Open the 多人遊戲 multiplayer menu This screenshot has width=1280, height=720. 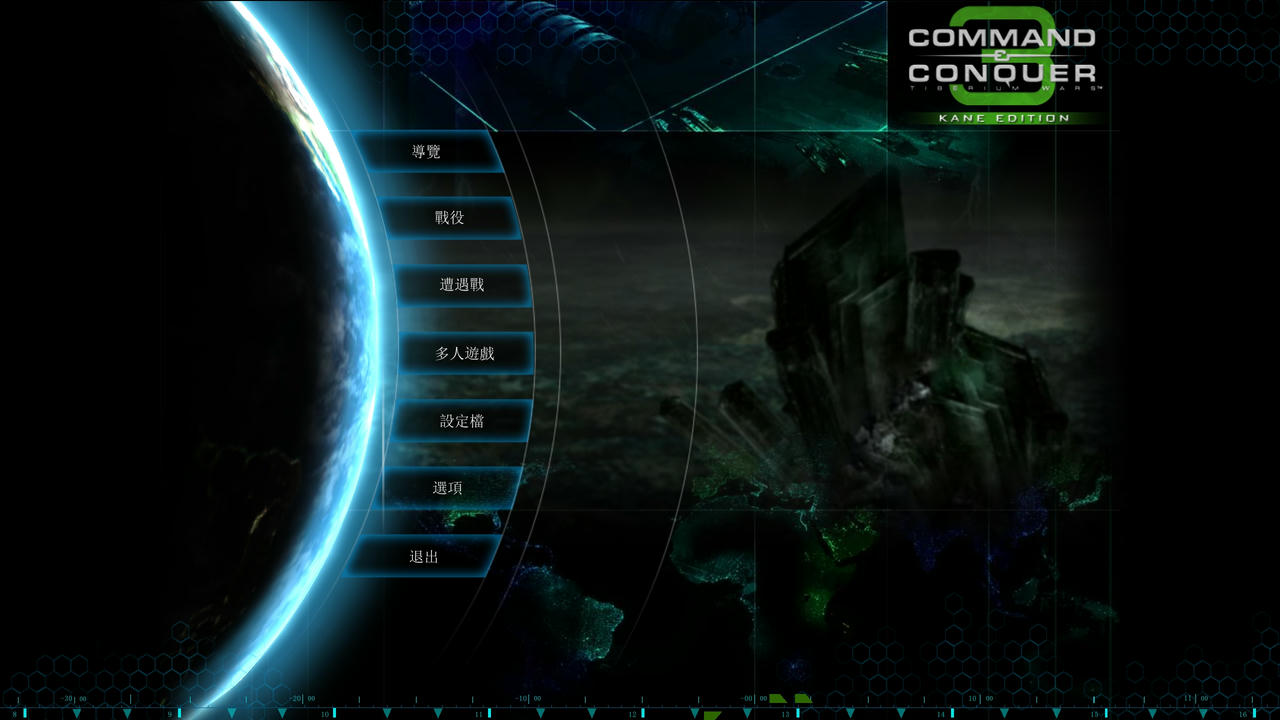pyautogui.click(x=465, y=353)
